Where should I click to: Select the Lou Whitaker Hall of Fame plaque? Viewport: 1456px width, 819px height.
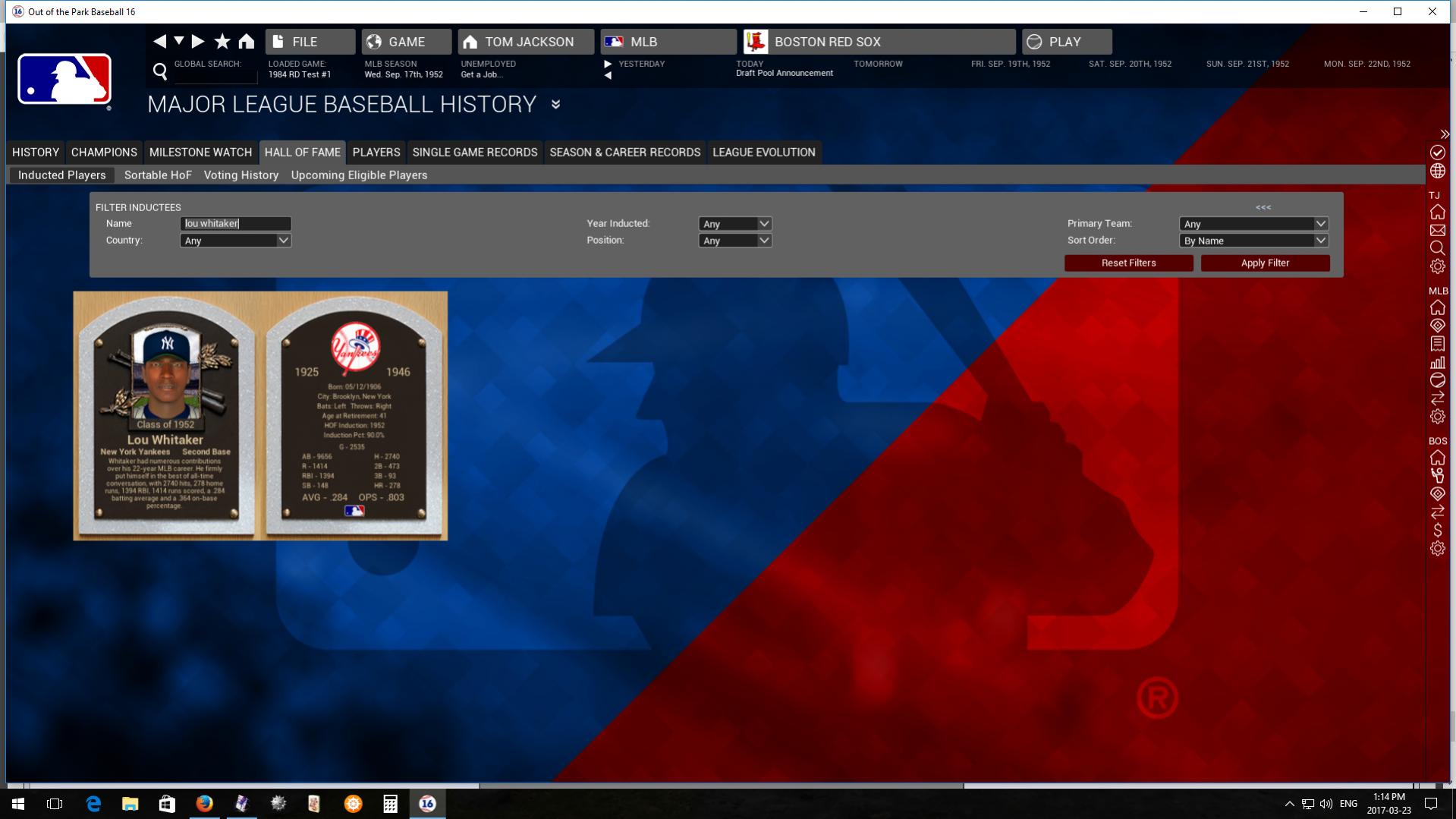[x=166, y=416]
